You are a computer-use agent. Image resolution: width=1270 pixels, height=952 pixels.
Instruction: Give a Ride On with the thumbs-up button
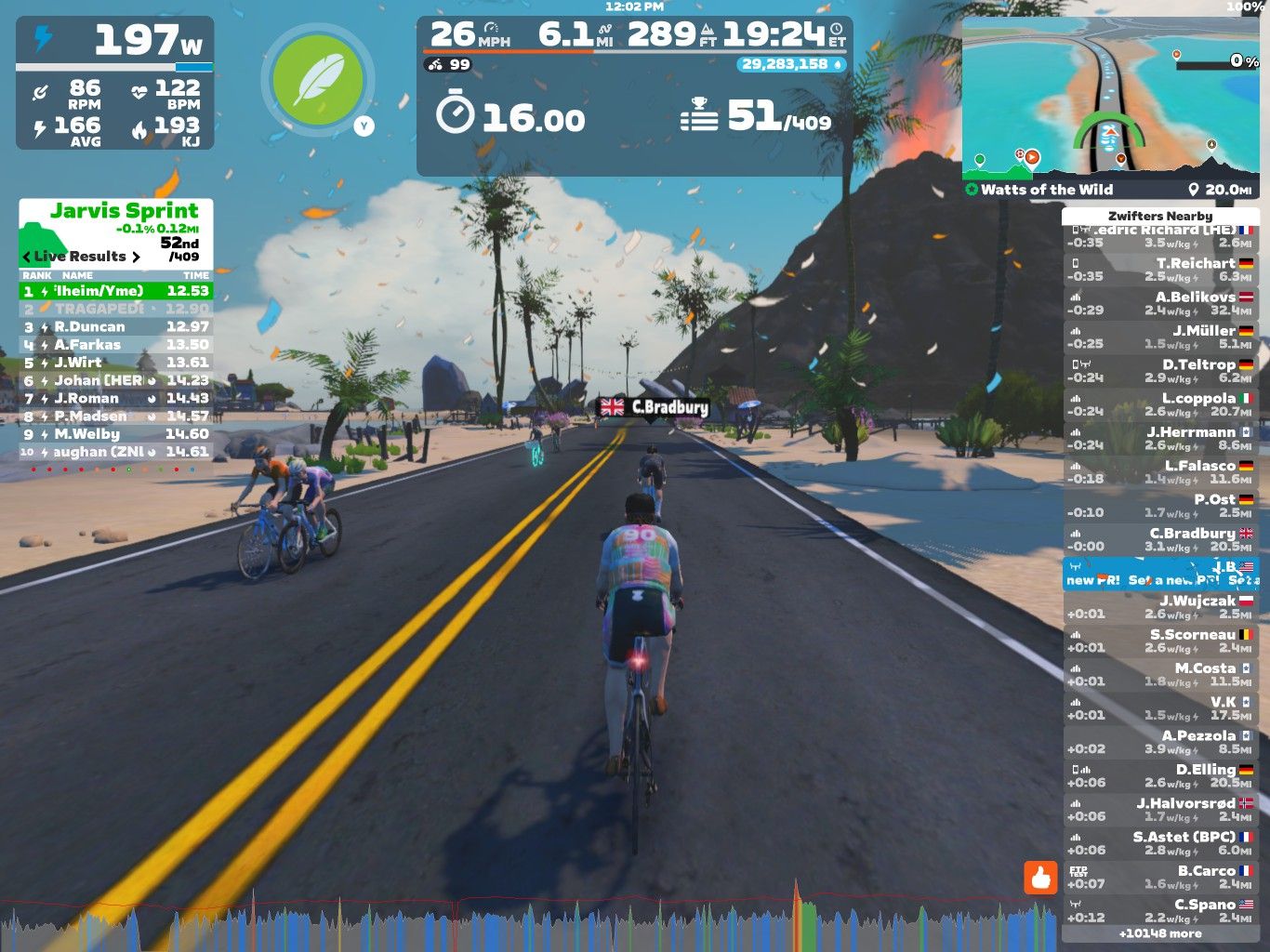[1043, 877]
